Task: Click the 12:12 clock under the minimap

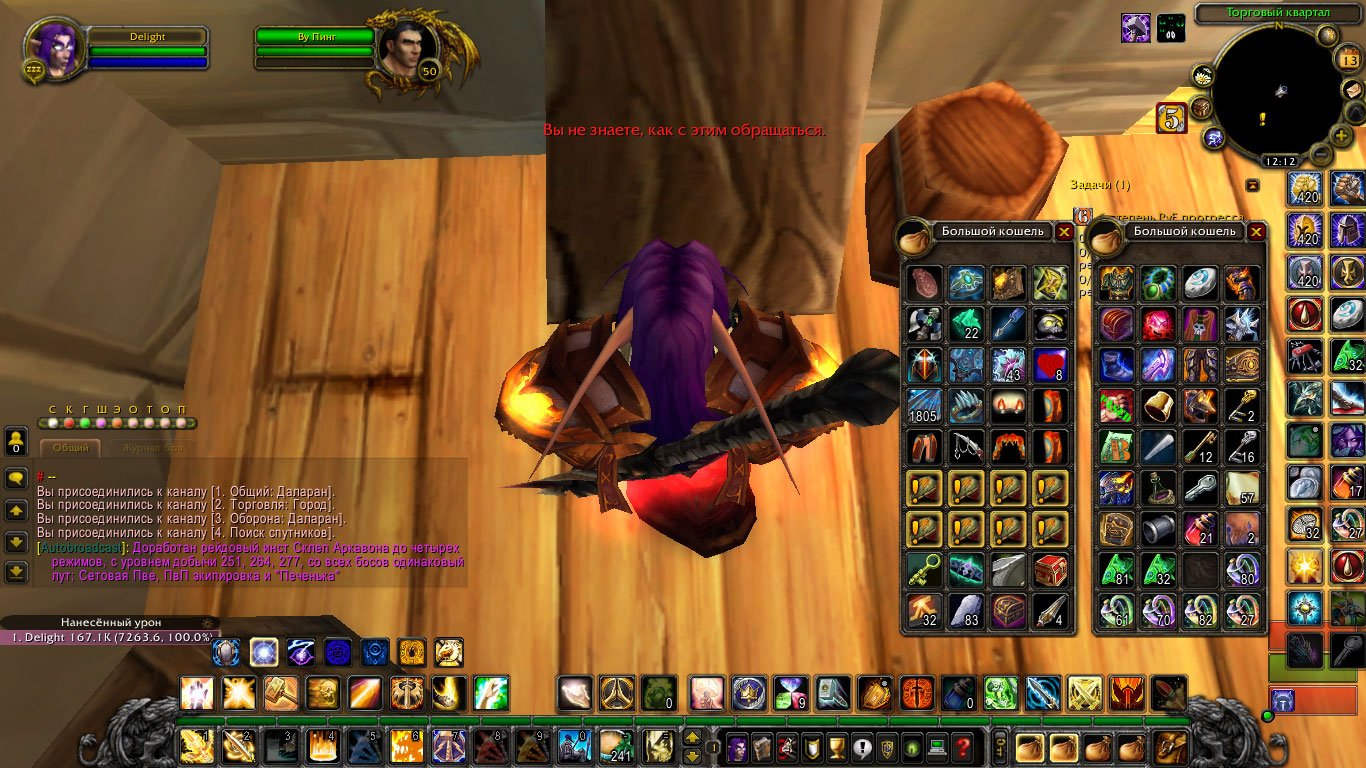Action: click(x=1282, y=160)
